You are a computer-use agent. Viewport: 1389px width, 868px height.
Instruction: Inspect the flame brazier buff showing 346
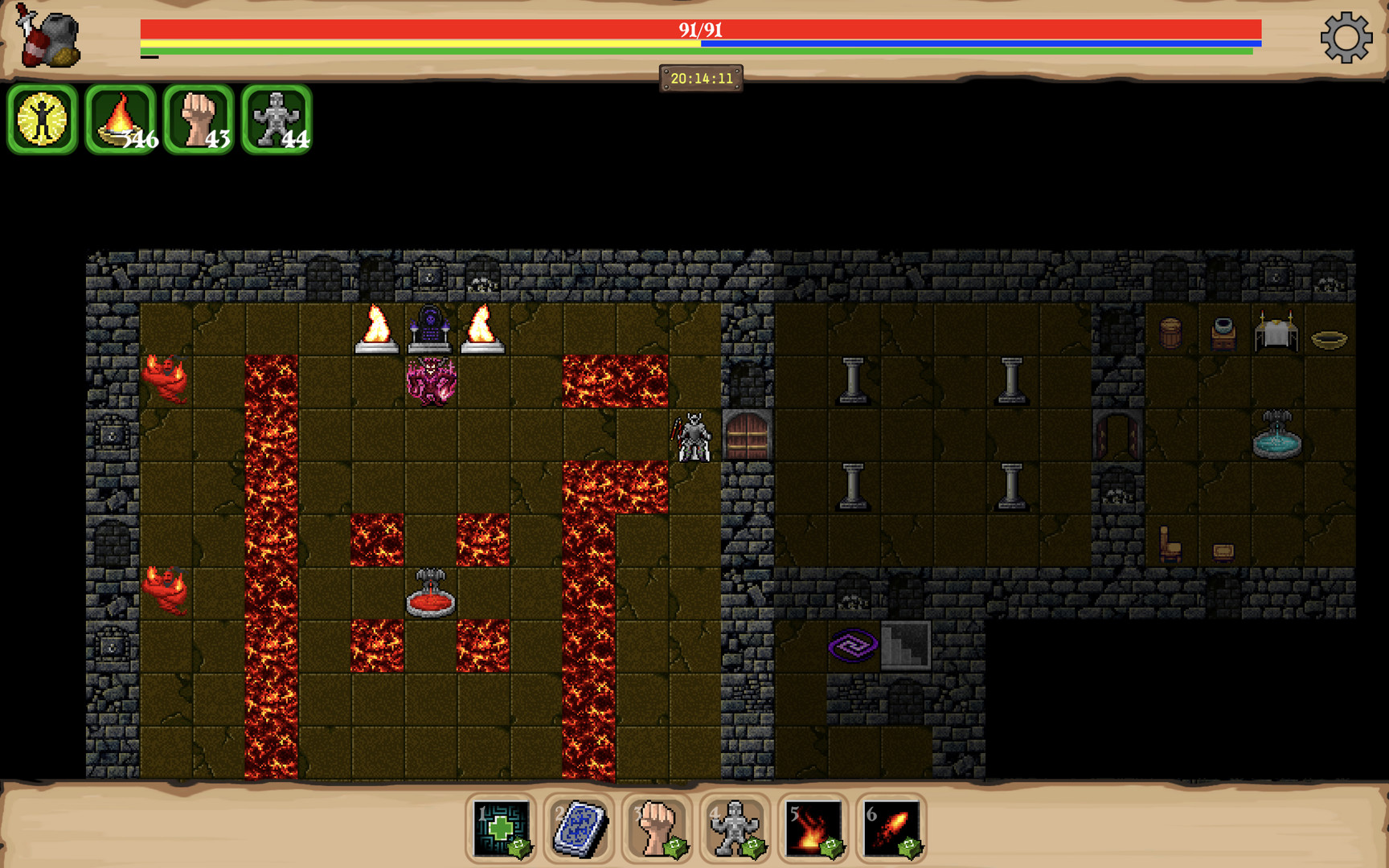coord(121,120)
